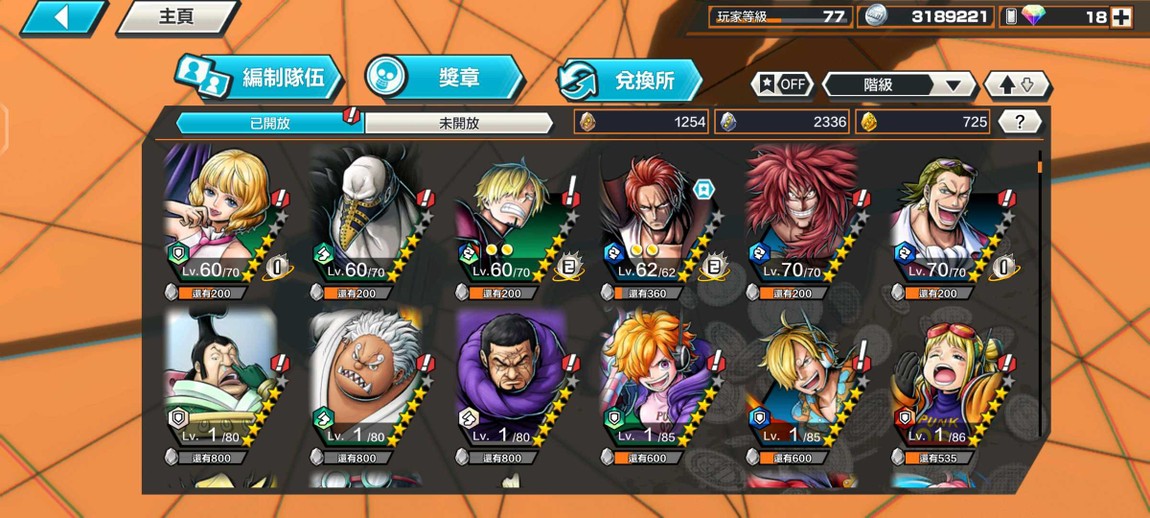Open the 階級 sort dropdown

tap(897, 85)
